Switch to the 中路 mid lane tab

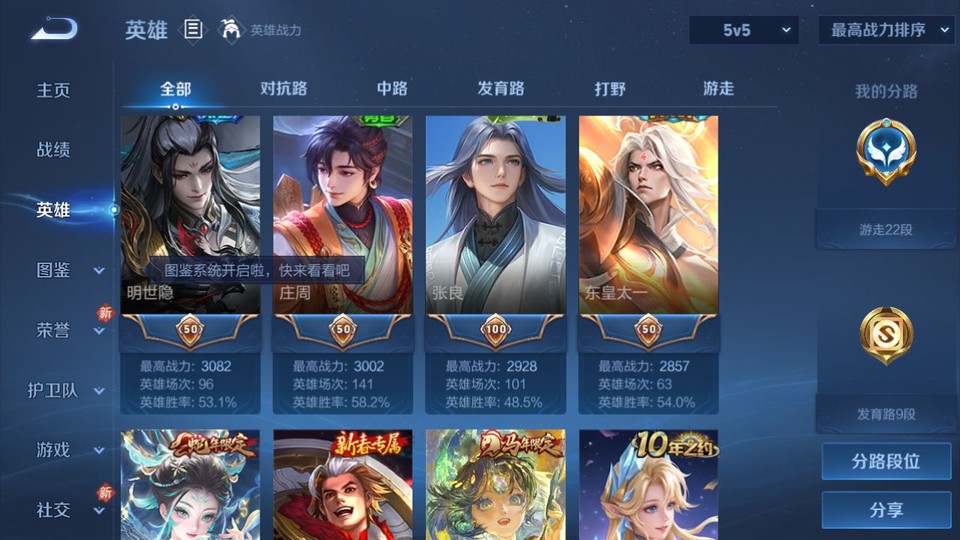pos(392,88)
